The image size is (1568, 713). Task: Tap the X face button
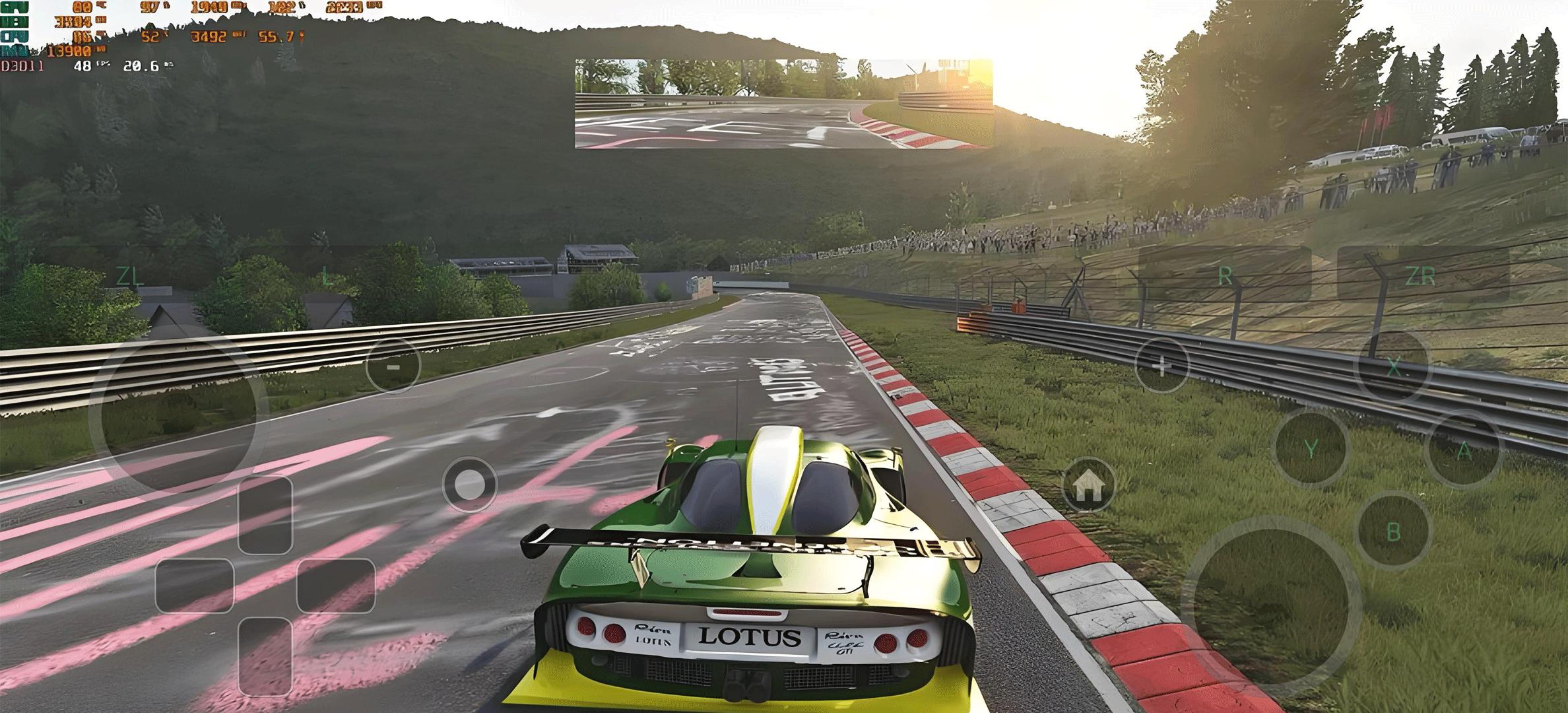click(1393, 367)
